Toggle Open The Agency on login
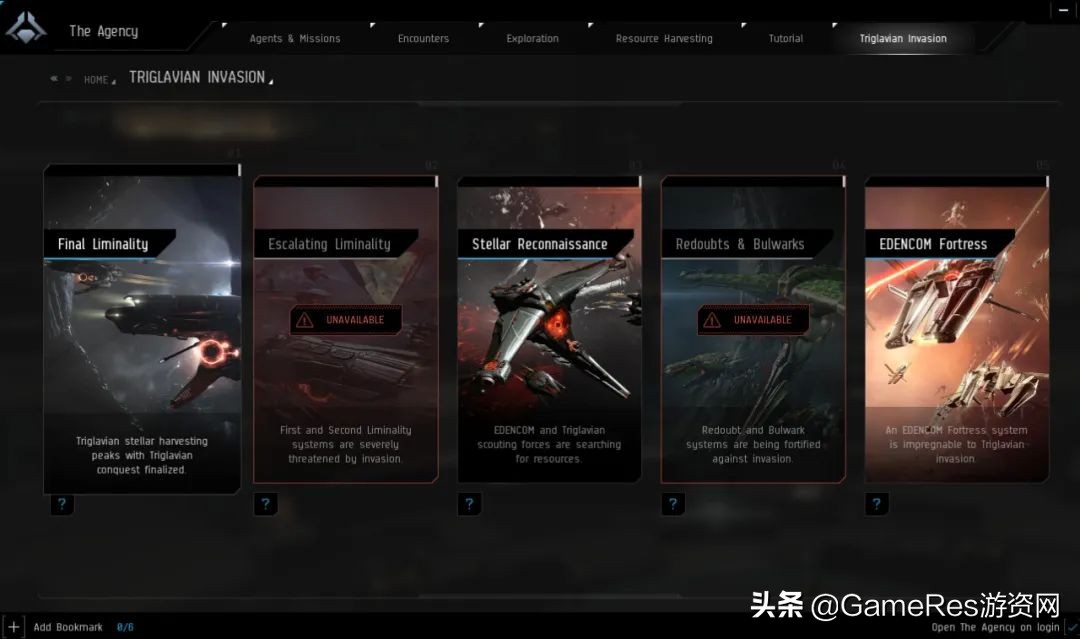1080x639 pixels. 1071,627
